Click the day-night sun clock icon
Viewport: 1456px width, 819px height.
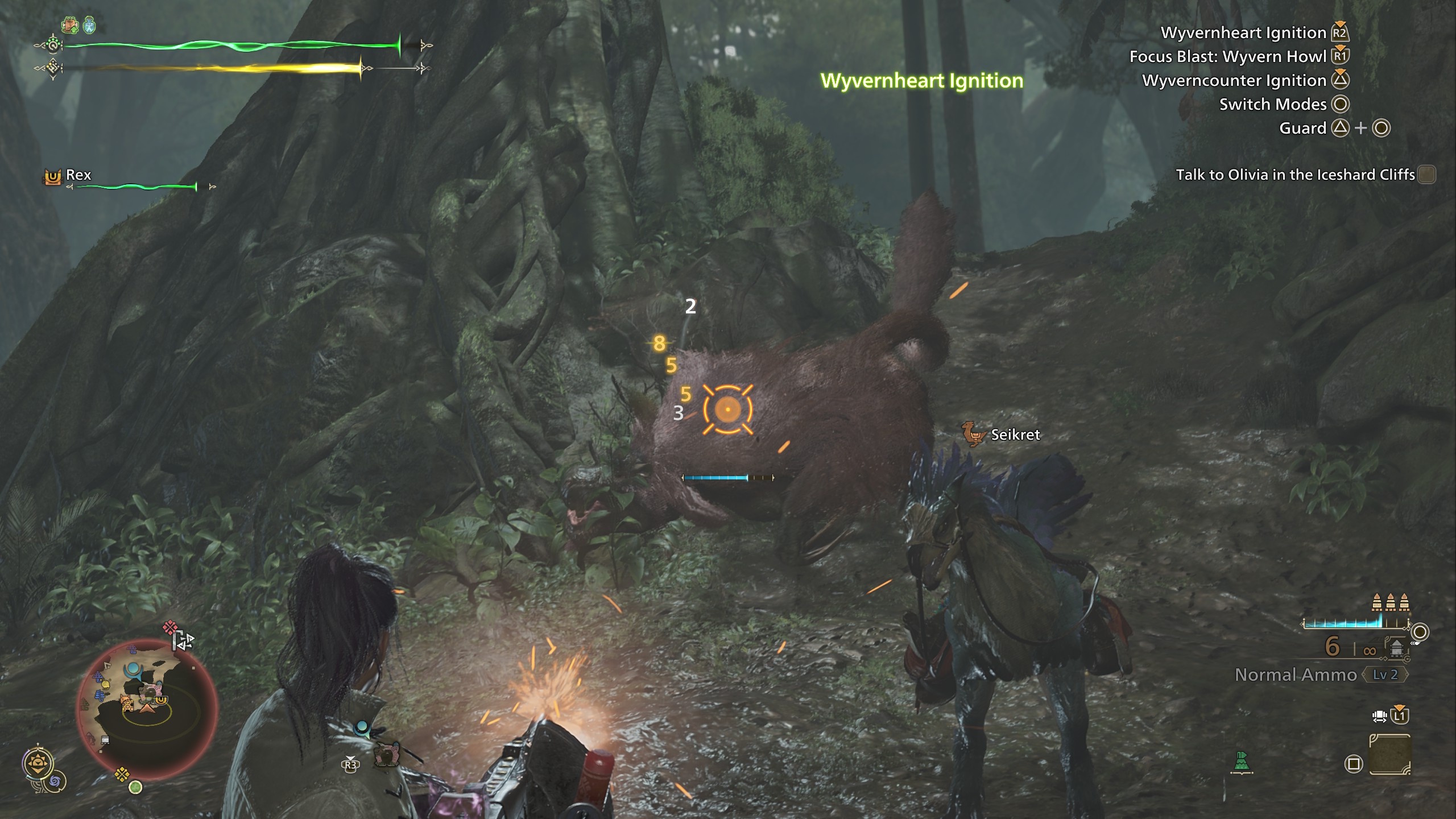point(38,763)
